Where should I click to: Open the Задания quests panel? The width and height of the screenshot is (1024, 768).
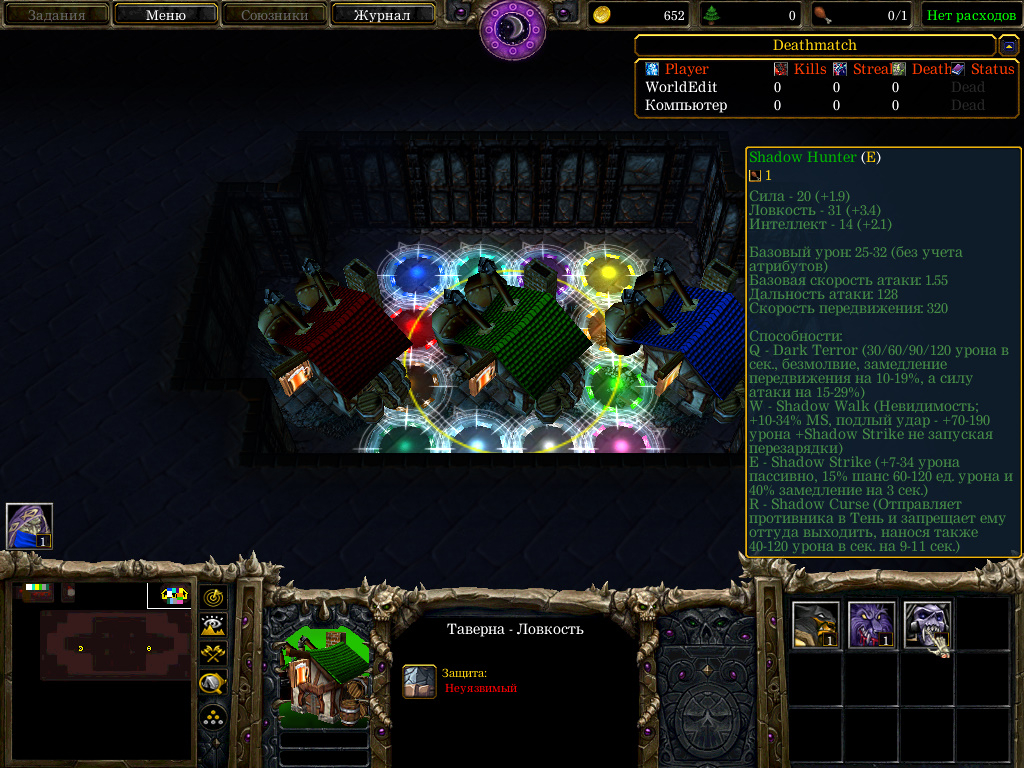(x=56, y=15)
